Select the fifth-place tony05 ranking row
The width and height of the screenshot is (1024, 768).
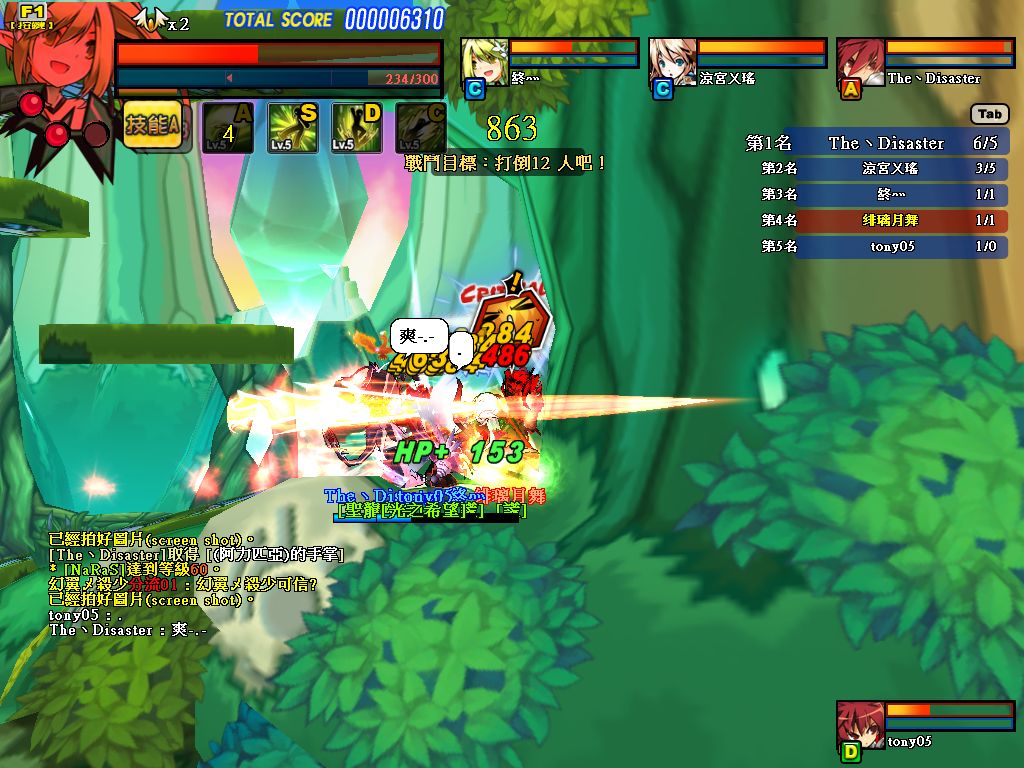876,246
